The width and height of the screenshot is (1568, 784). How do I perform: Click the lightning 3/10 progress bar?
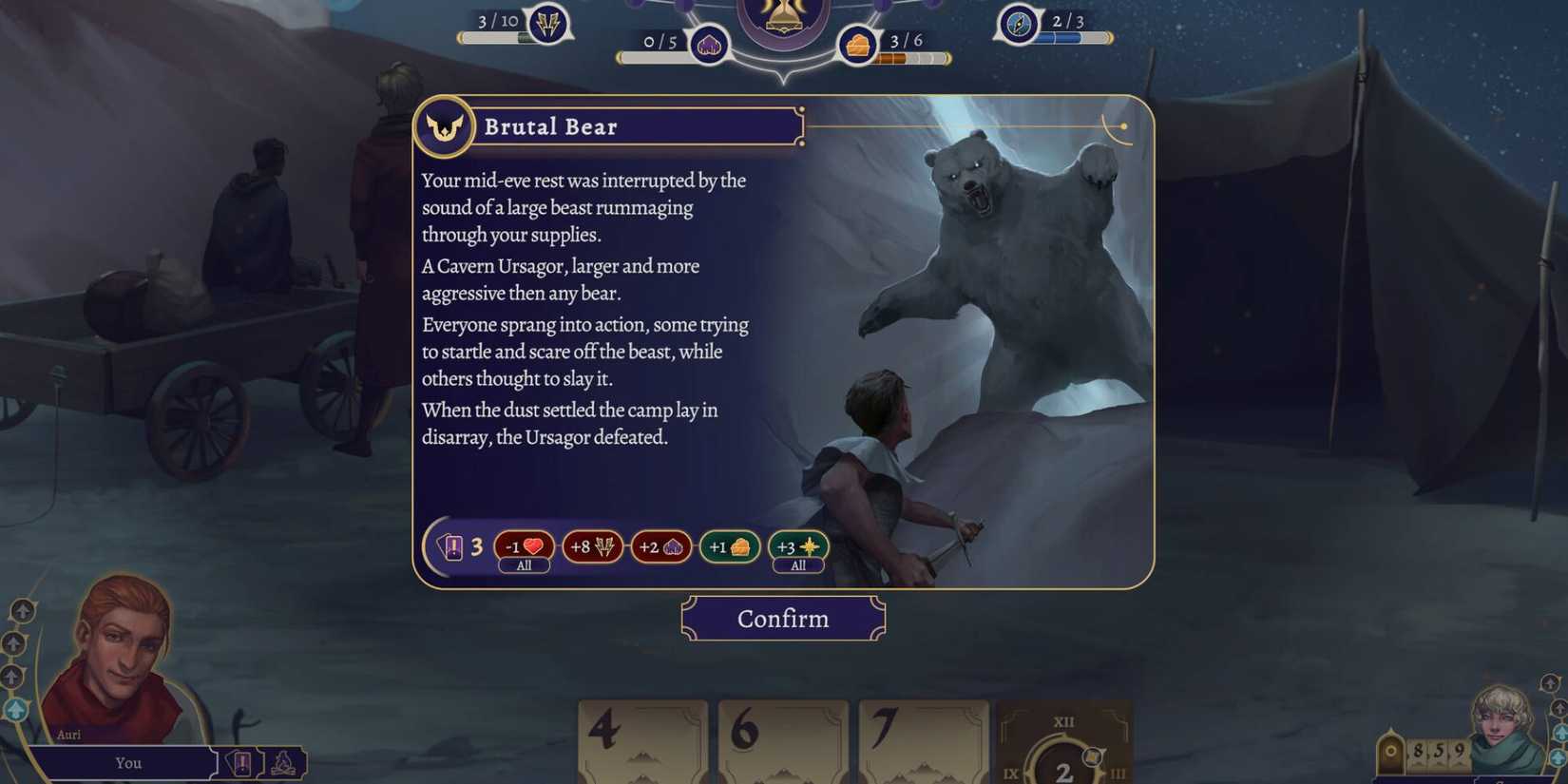[494, 40]
